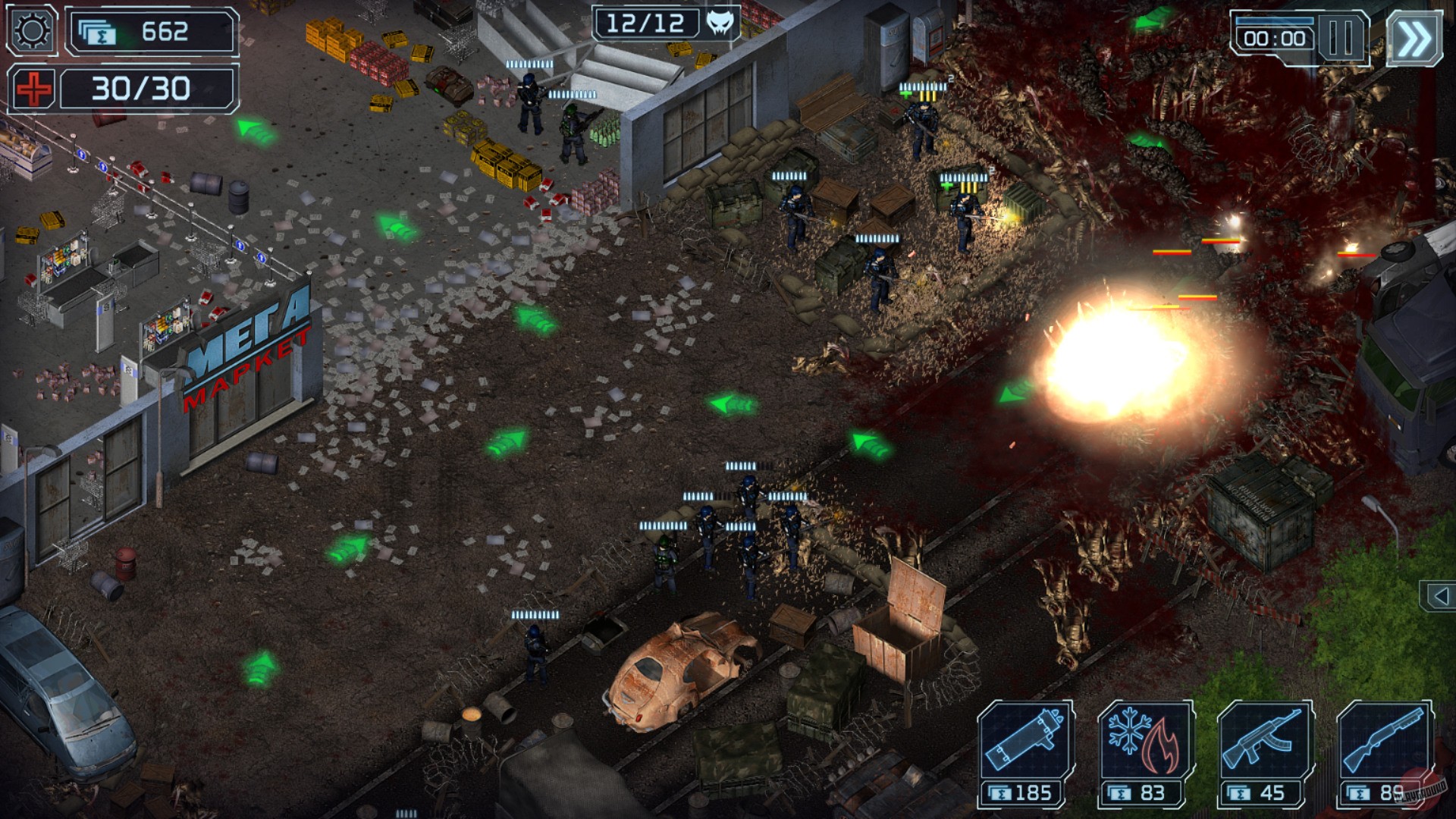Pause the game with the pause button

(1341, 36)
